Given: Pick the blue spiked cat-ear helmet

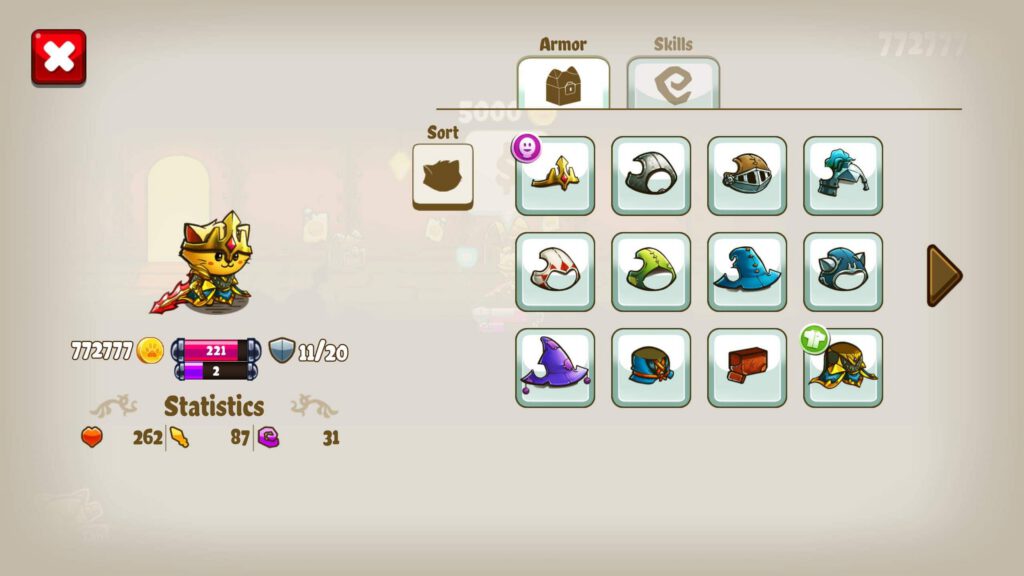Looking at the screenshot, I should (843, 272).
